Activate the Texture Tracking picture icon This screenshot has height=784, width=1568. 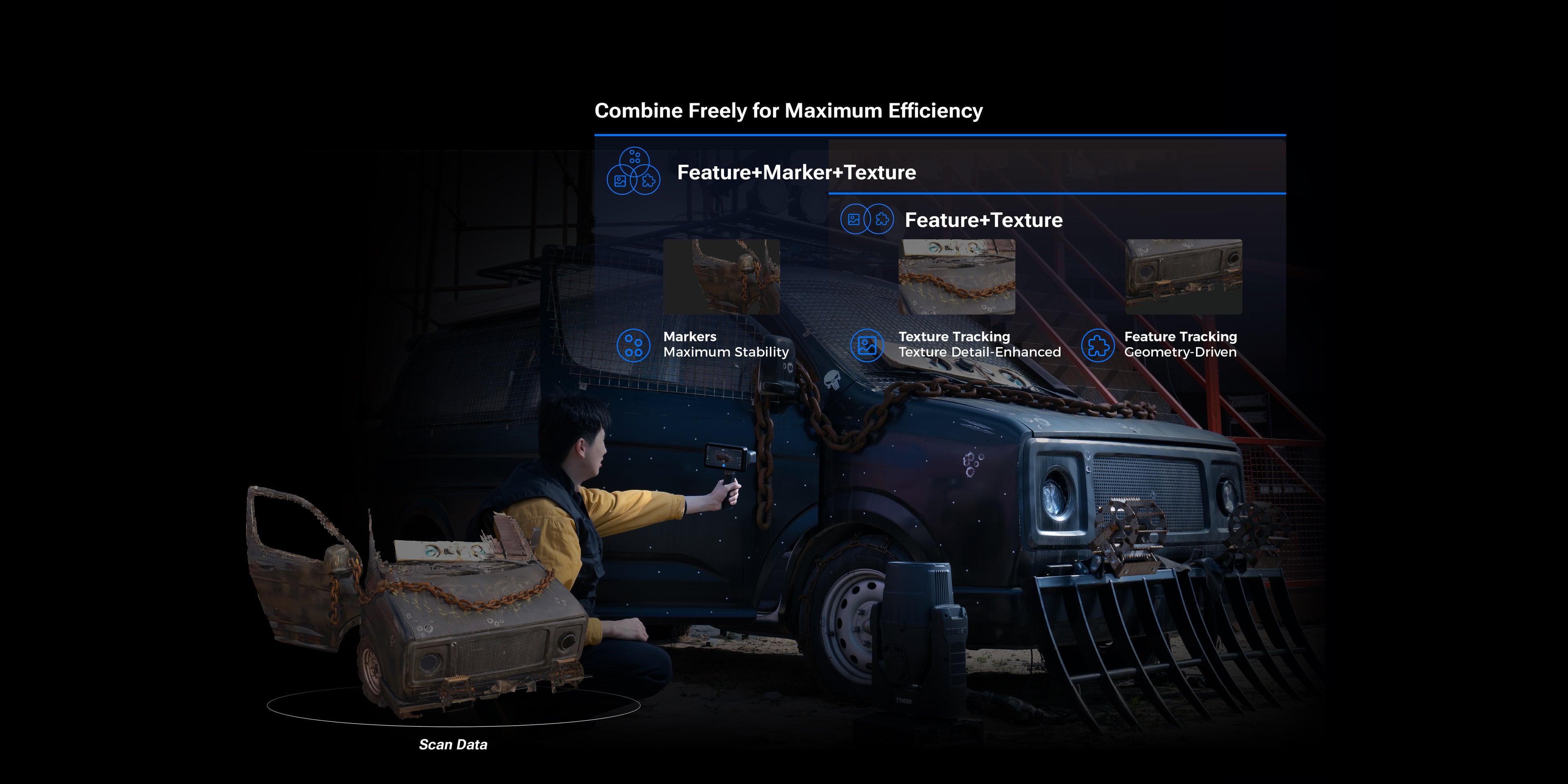click(x=867, y=346)
